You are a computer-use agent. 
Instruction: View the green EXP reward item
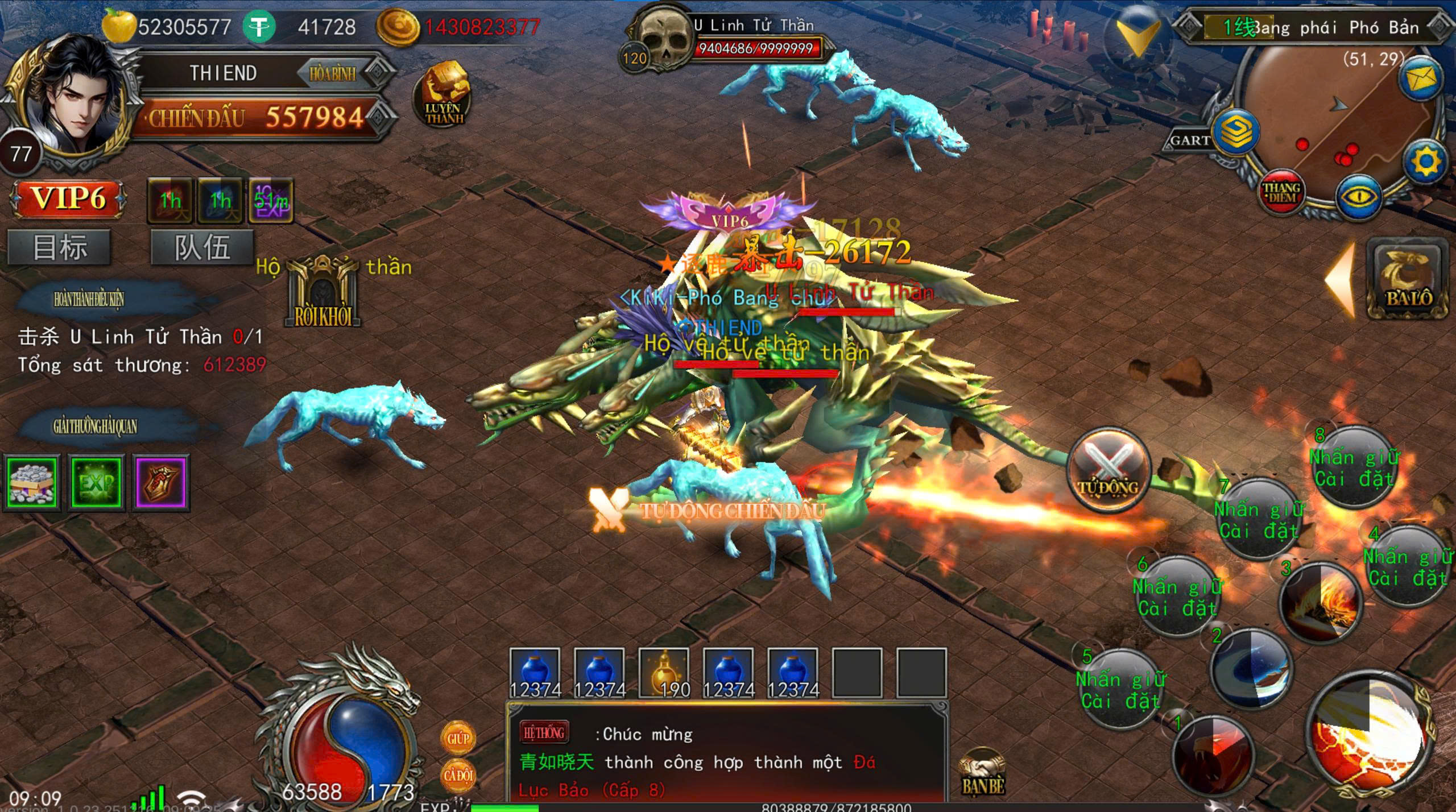tap(96, 482)
